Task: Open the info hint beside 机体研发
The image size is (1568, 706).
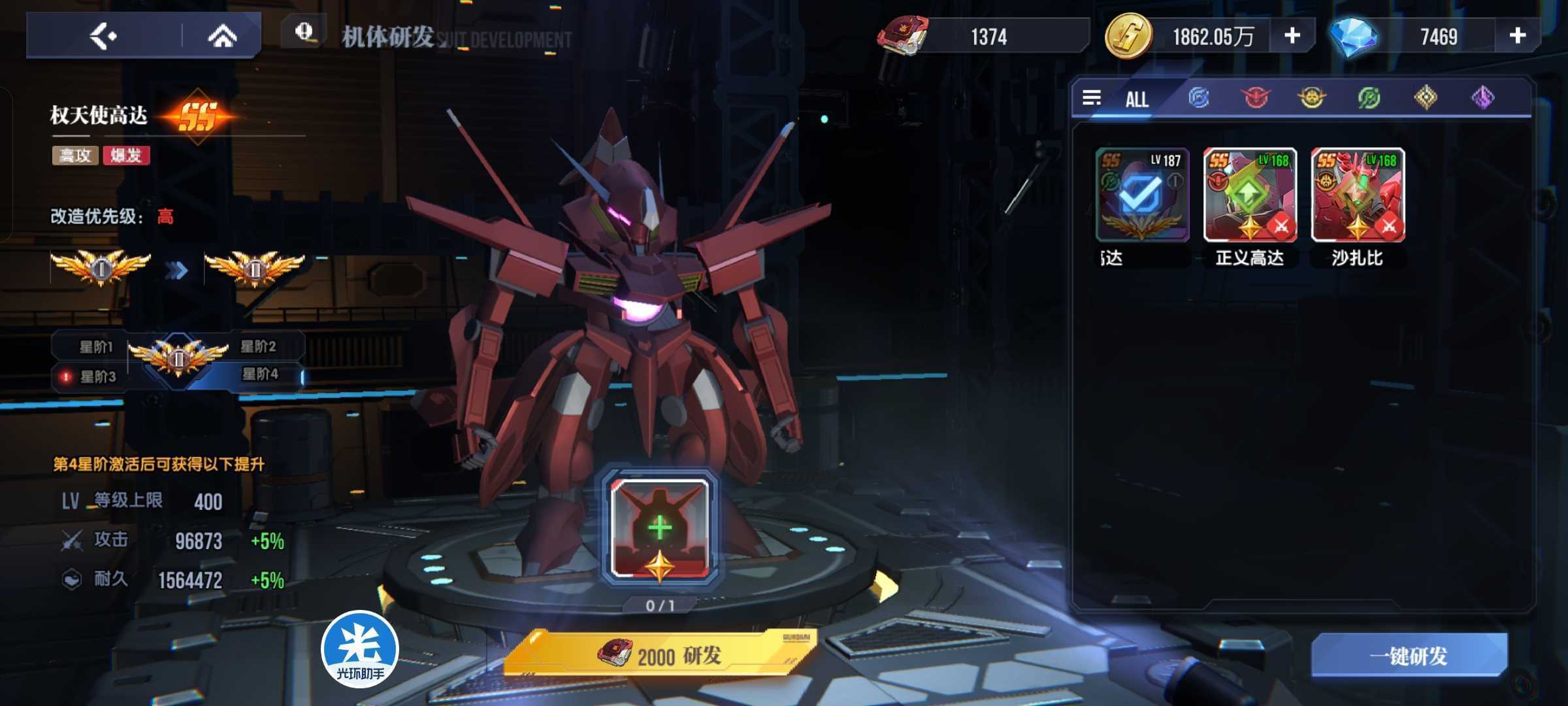Action: click(x=304, y=32)
